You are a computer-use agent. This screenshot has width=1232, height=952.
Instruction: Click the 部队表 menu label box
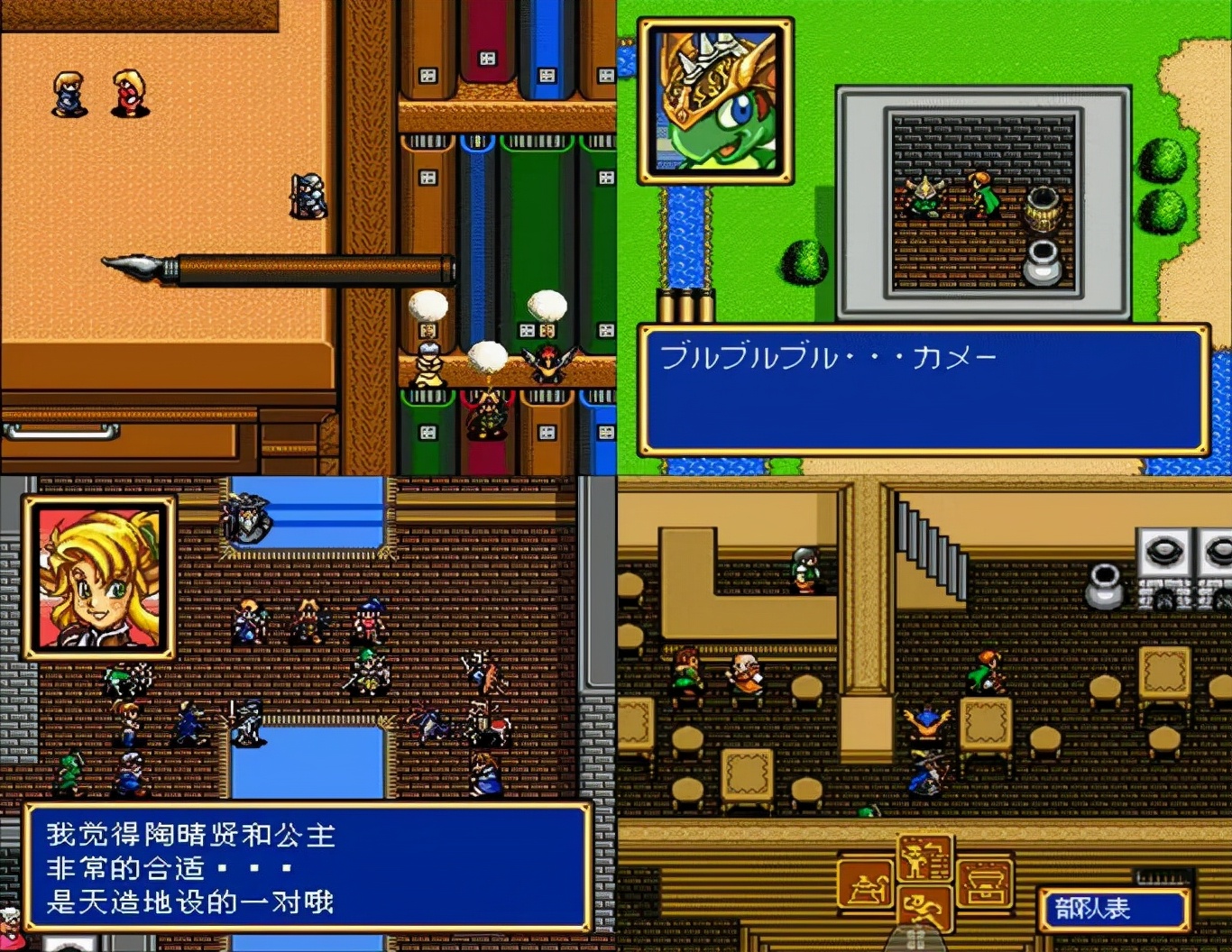pyautogui.click(x=1113, y=909)
